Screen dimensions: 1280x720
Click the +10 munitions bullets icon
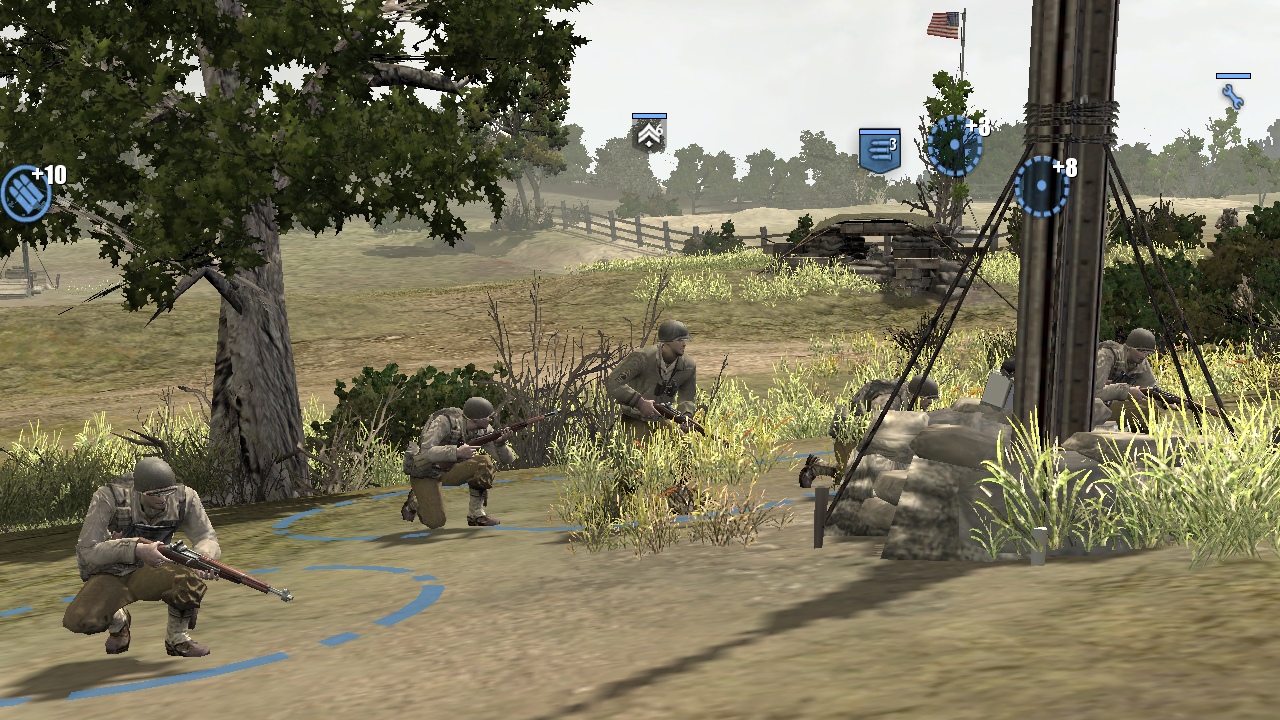coord(25,187)
